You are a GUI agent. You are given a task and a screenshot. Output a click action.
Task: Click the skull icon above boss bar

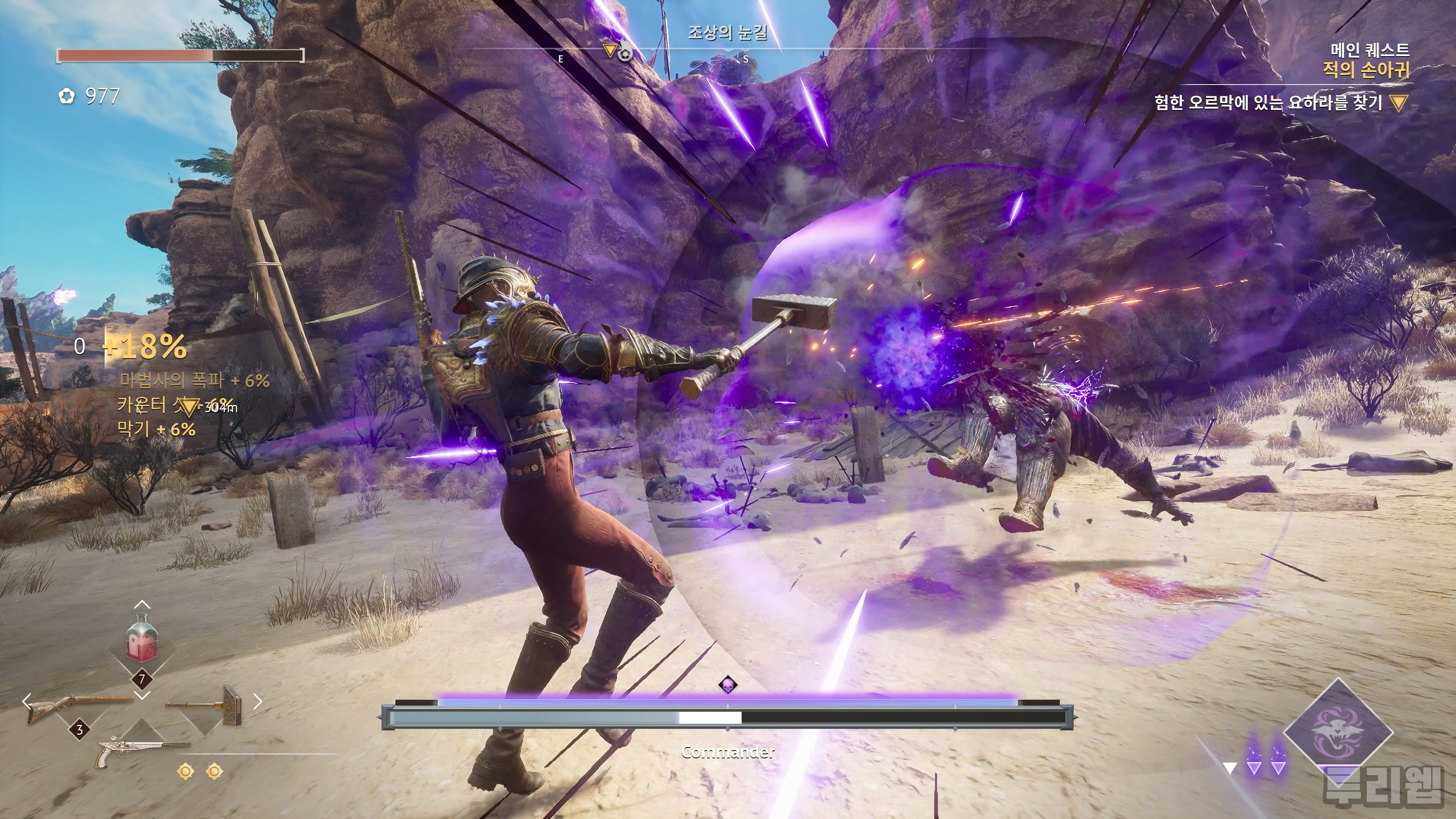728,685
